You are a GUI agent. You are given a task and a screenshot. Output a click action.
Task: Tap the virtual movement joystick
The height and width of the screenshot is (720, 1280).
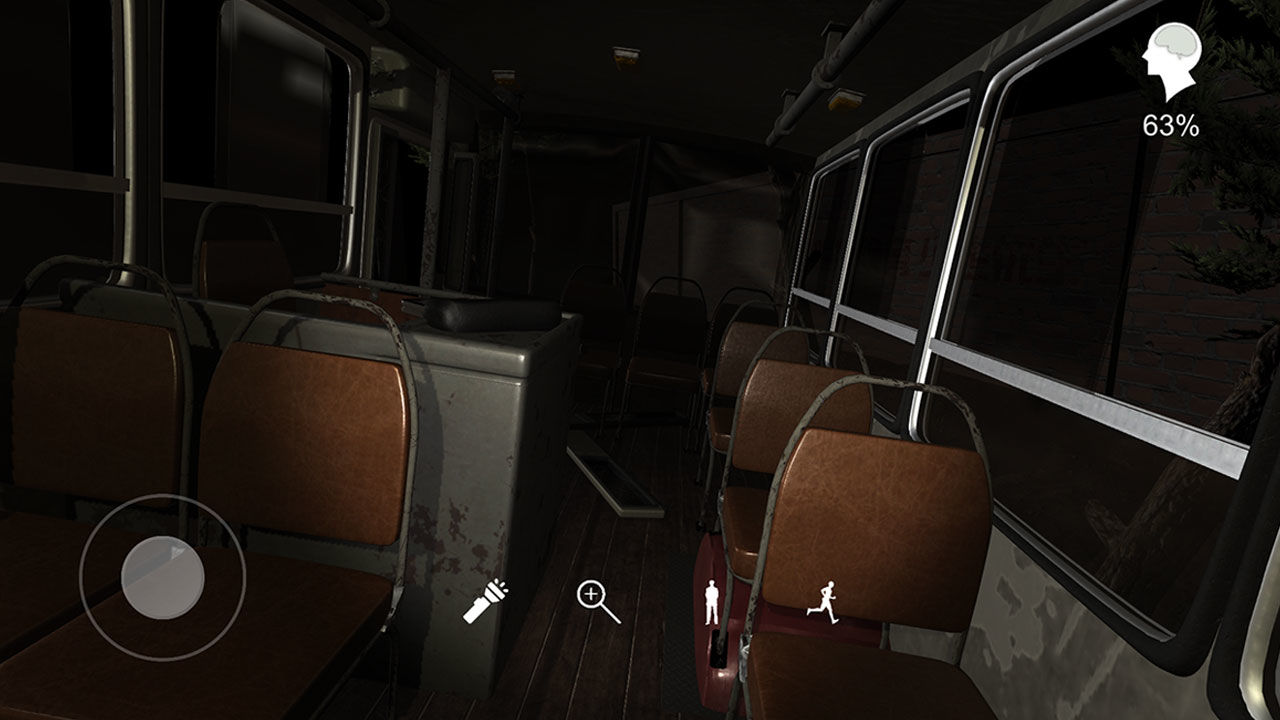tap(163, 577)
